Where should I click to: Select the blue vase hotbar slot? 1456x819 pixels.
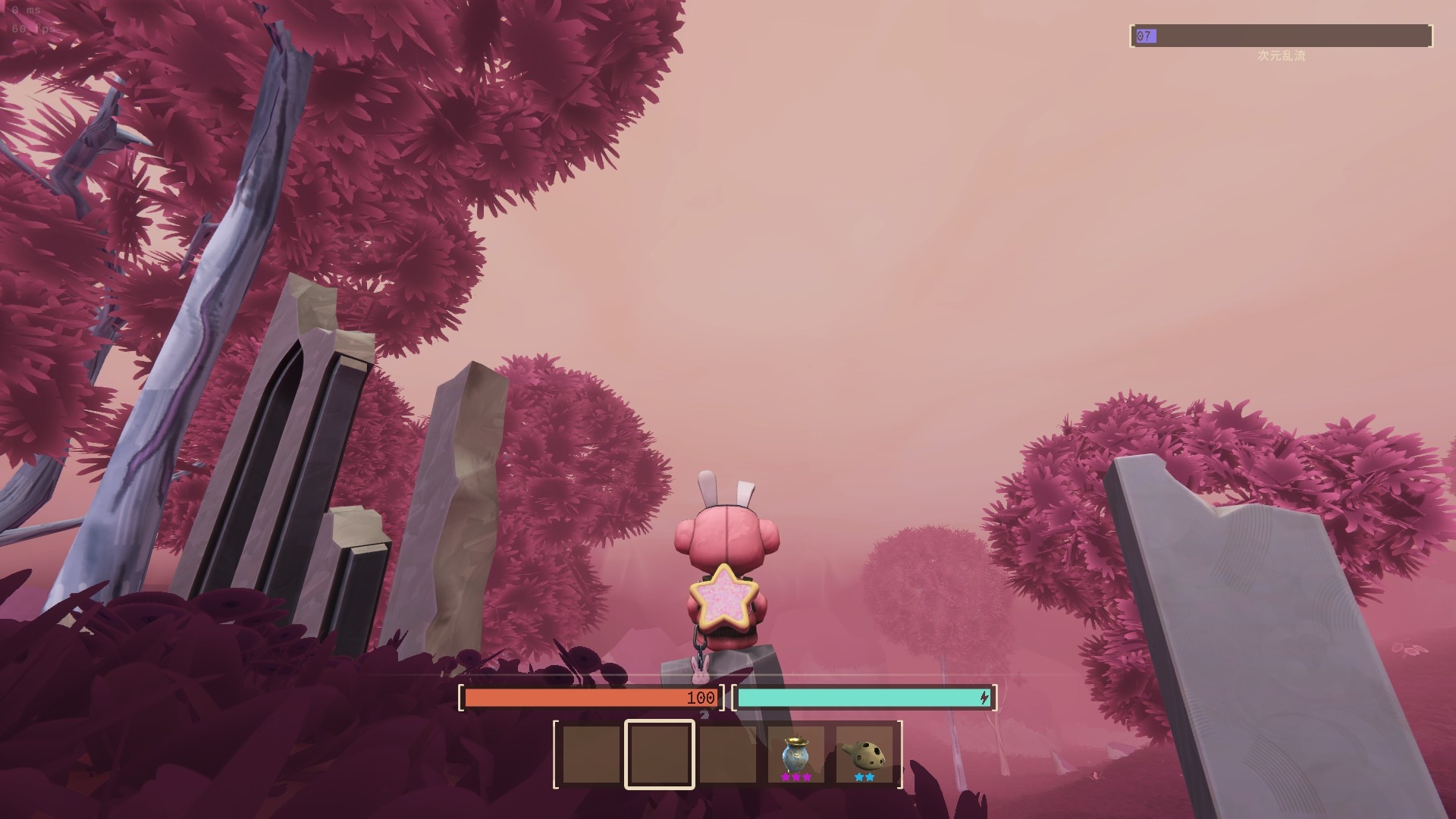(795, 755)
